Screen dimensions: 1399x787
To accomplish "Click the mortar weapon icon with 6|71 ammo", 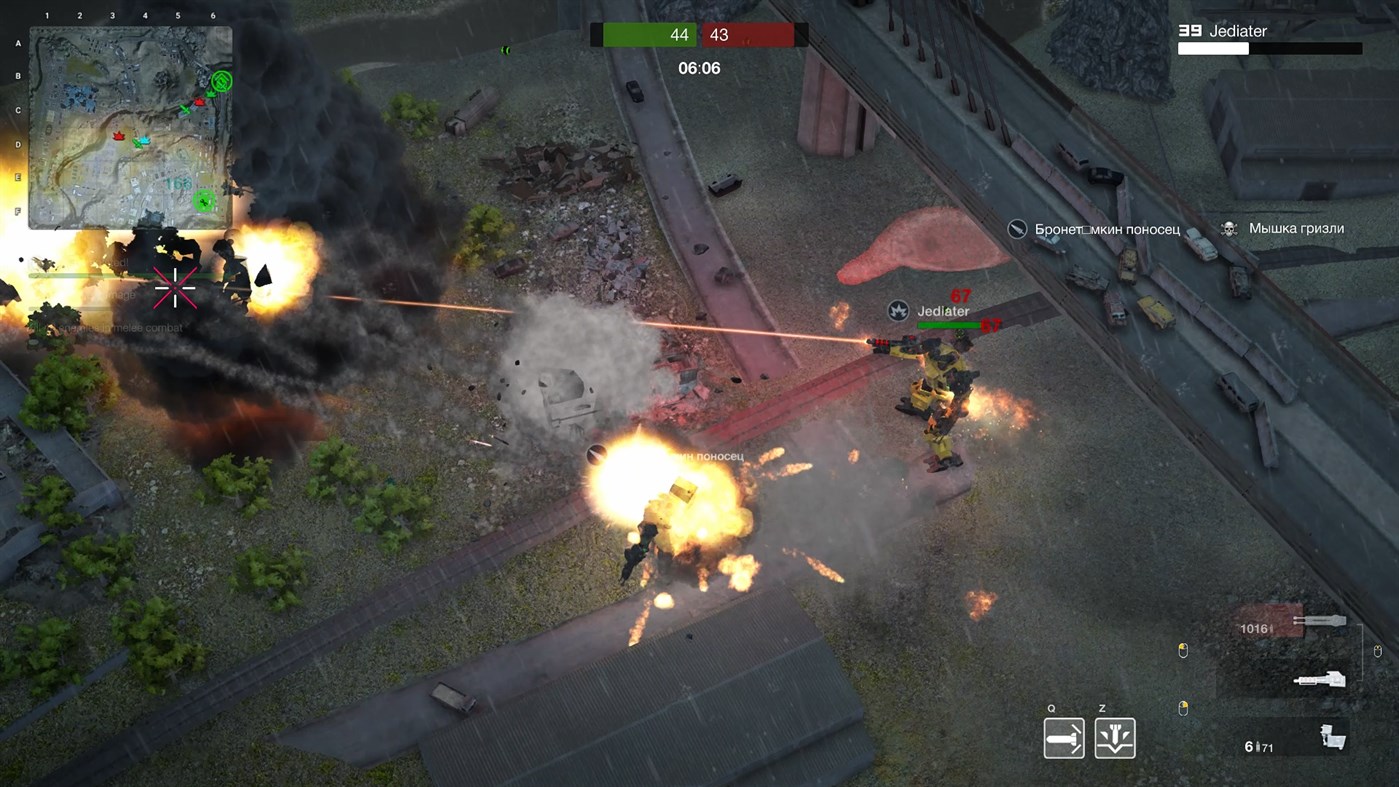I will click(1332, 740).
